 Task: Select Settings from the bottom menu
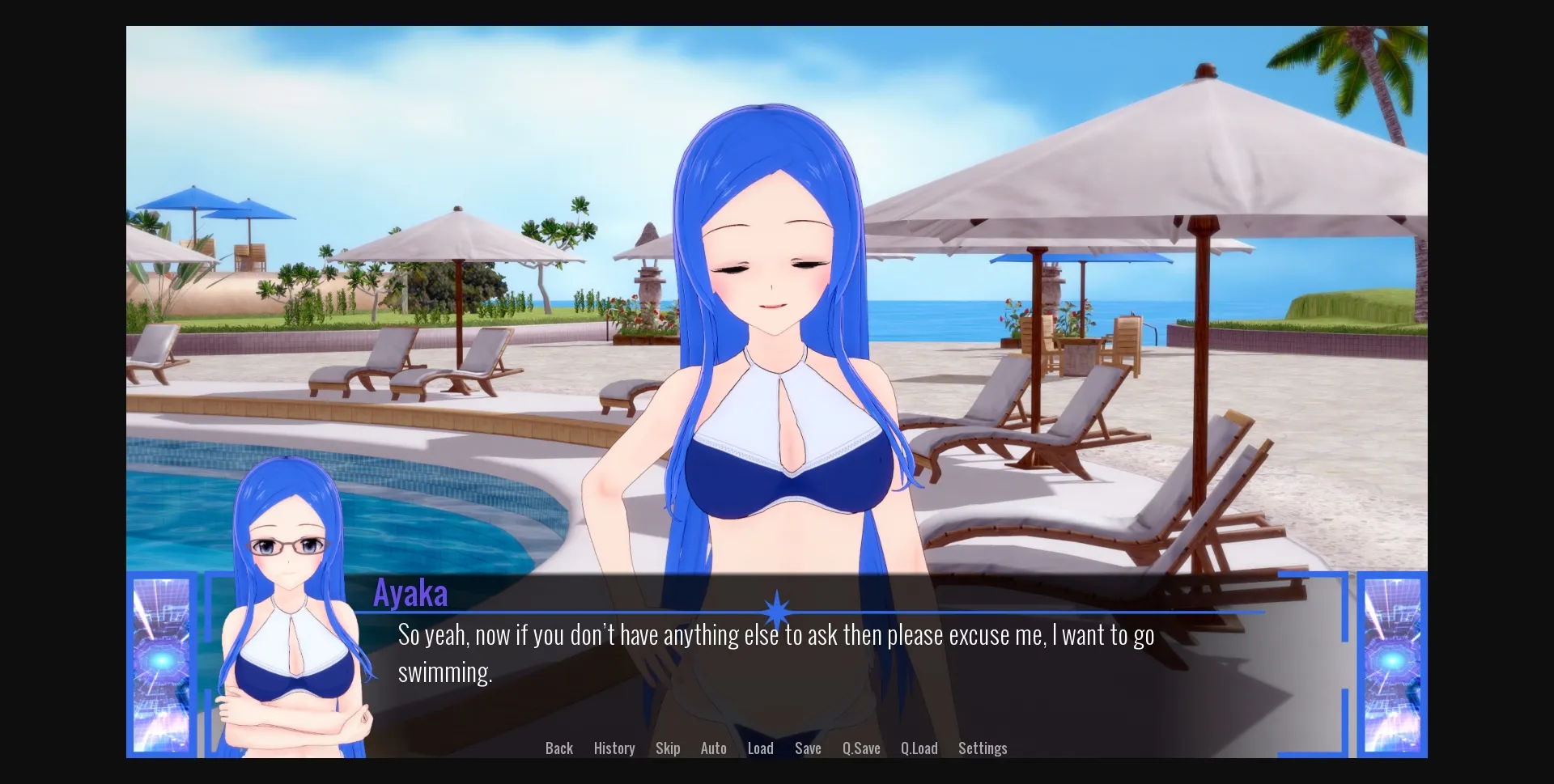click(x=982, y=748)
